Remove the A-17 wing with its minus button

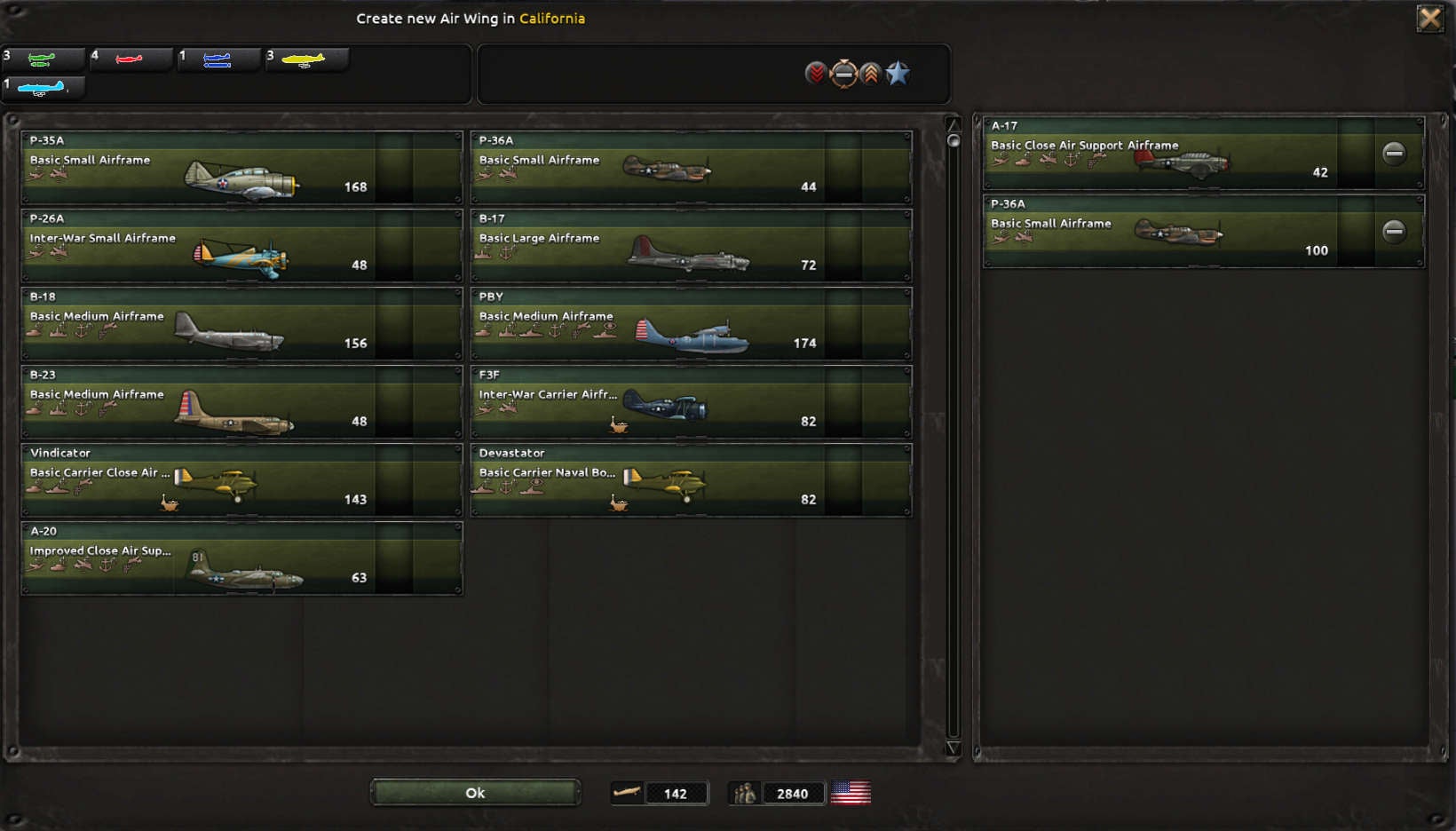pos(1393,153)
